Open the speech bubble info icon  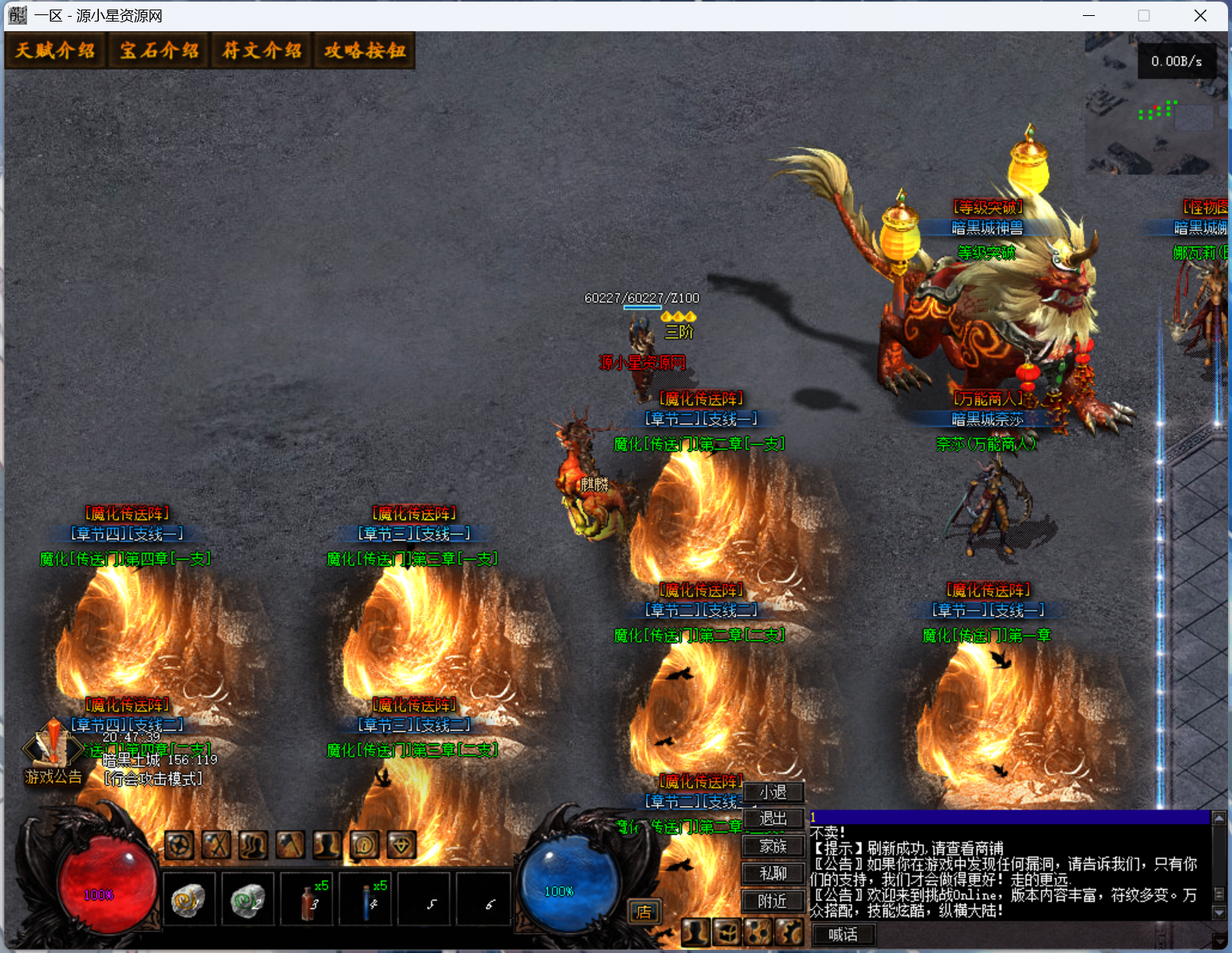pos(364,845)
